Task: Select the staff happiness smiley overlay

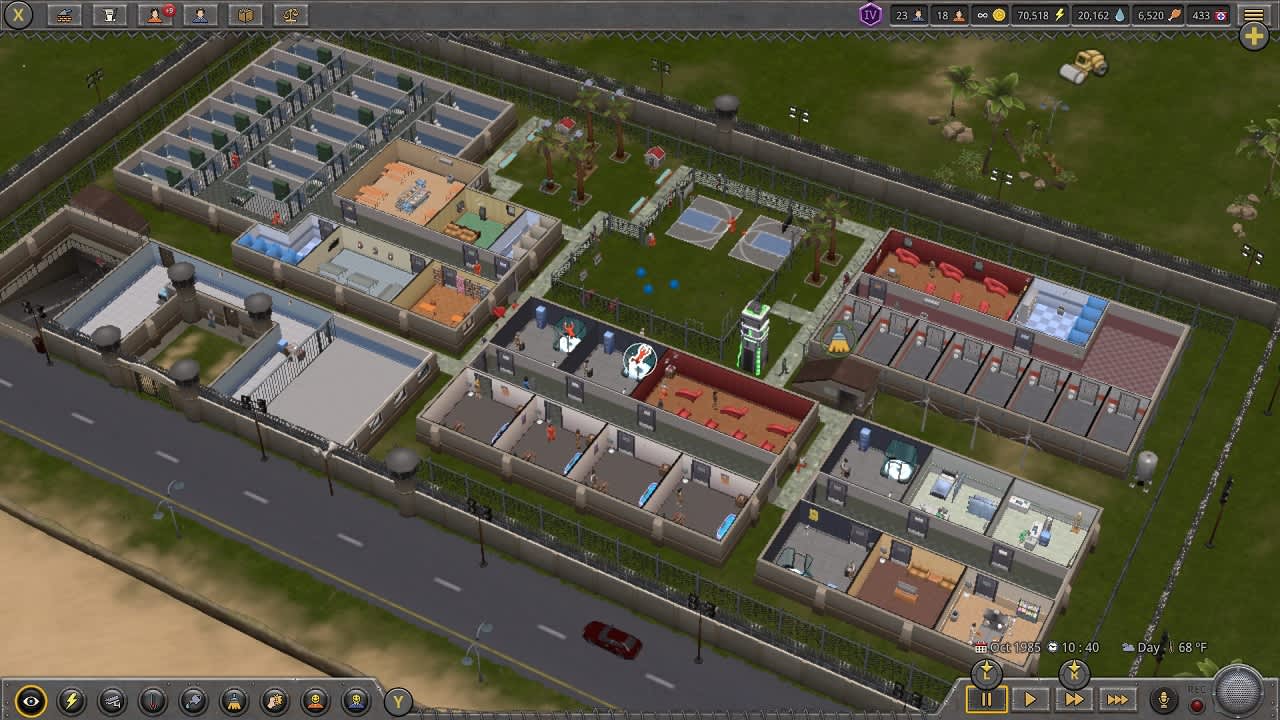Action: [356, 699]
